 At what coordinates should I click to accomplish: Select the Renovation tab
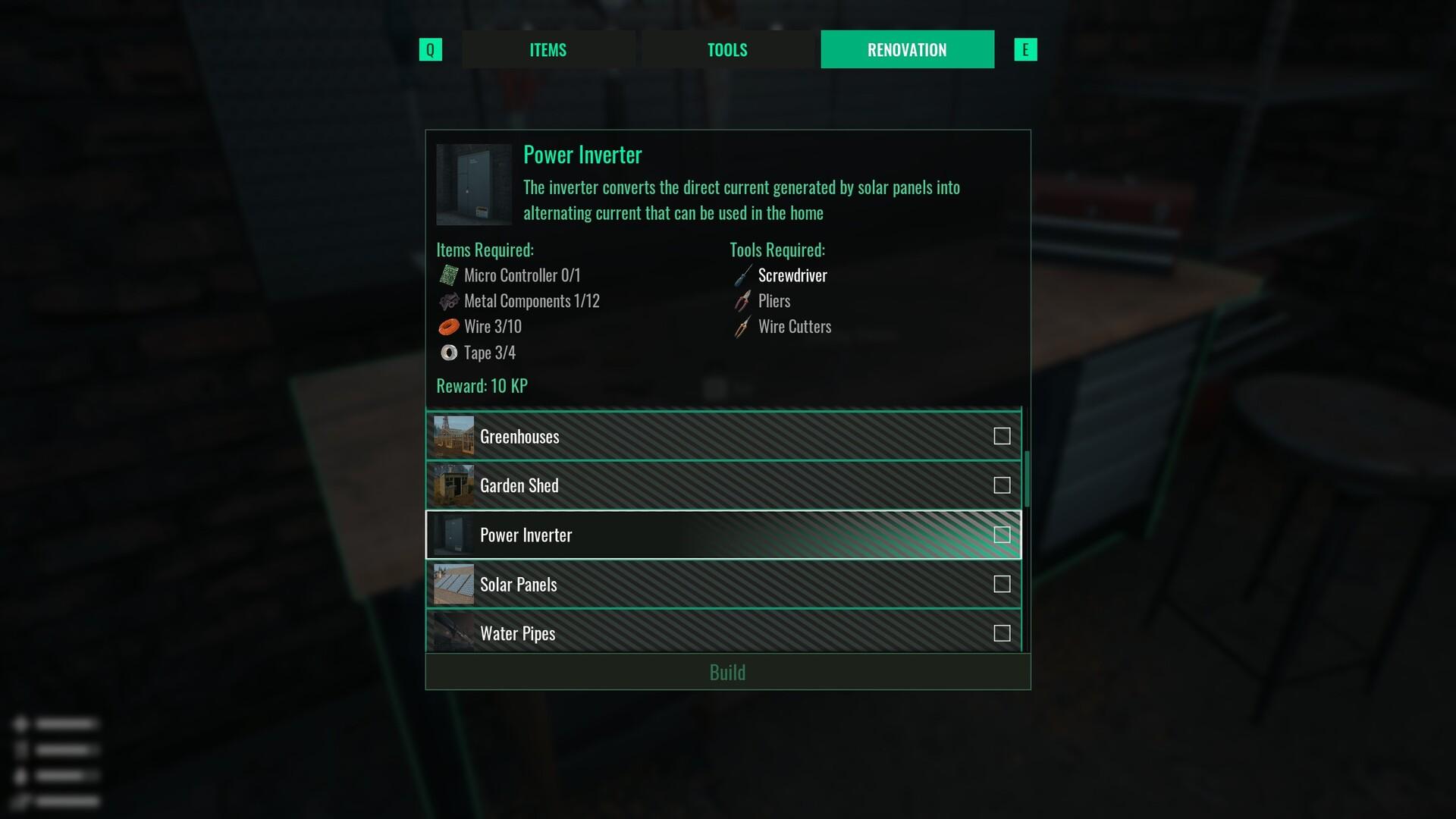907,50
